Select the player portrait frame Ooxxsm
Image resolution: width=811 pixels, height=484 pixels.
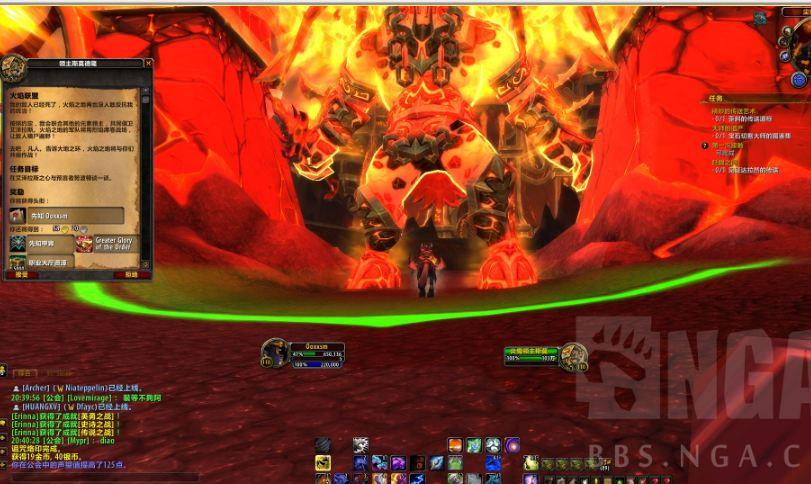[274, 351]
